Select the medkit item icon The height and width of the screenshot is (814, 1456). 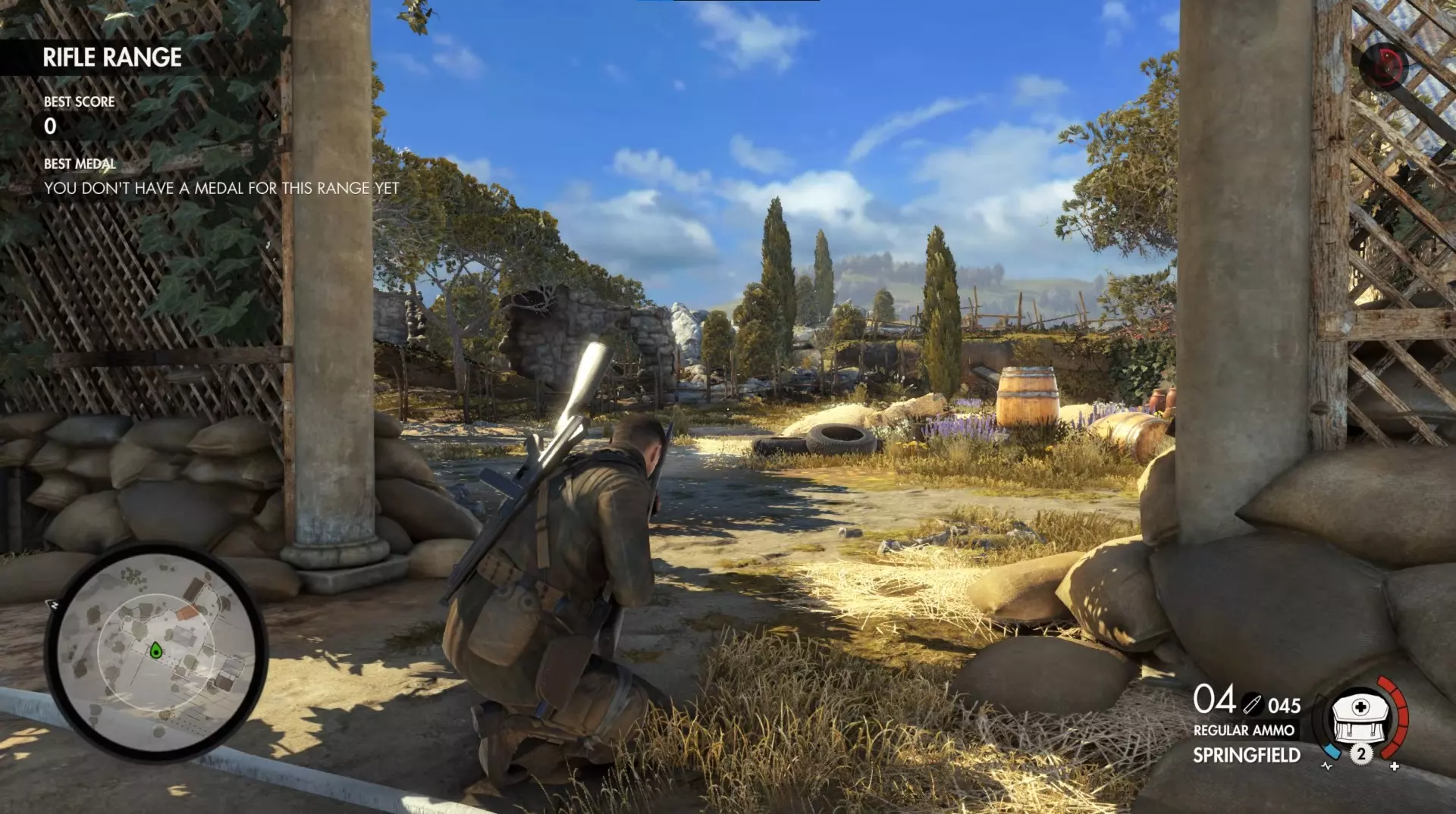coord(1360,717)
